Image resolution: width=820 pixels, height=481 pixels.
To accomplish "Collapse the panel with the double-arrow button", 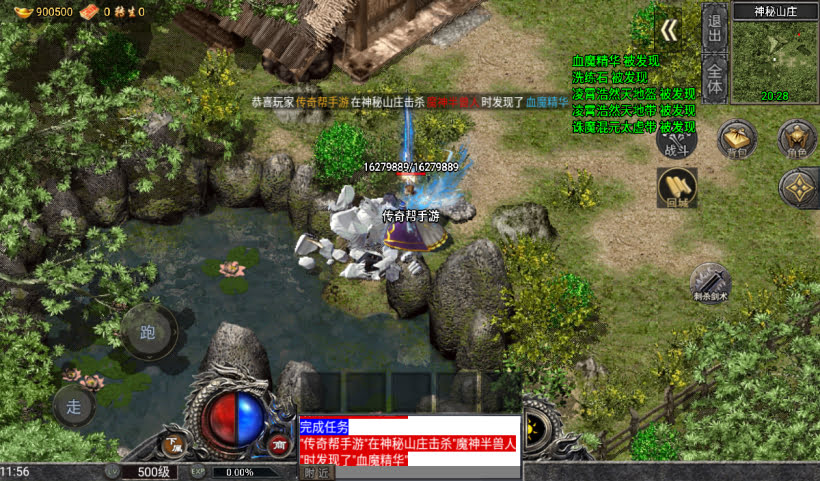I will click(667, 30).
